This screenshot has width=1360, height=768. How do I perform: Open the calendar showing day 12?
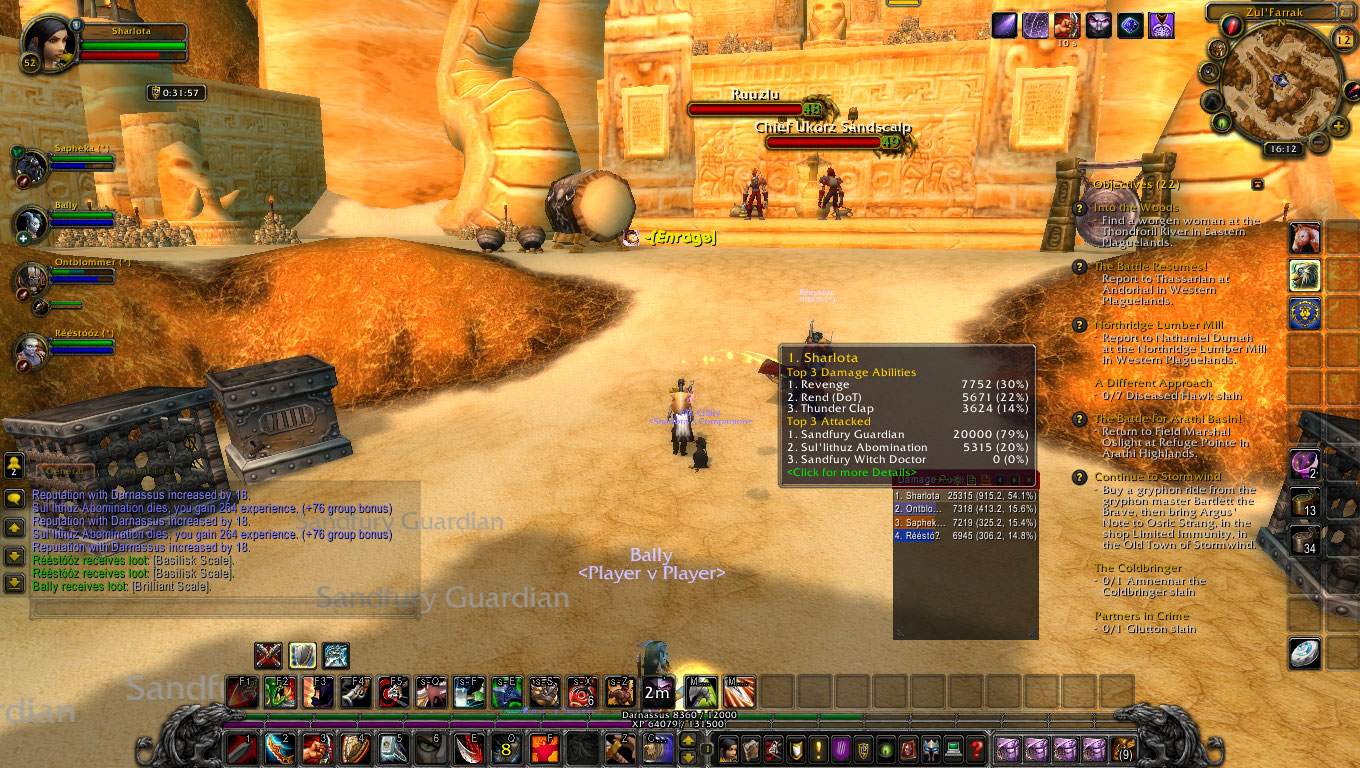1343,39
